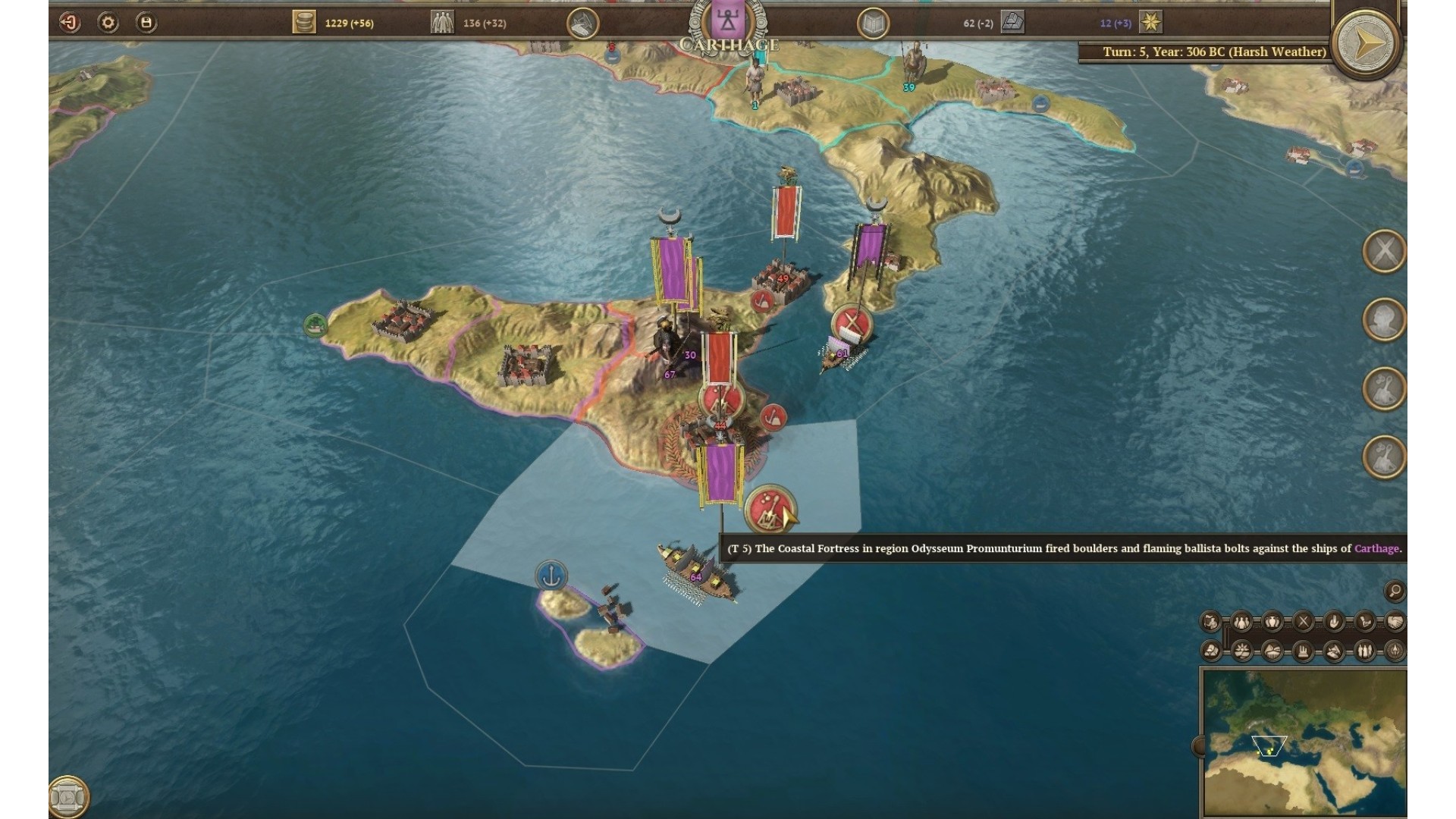Open the book ledger button

coord(873,24)
